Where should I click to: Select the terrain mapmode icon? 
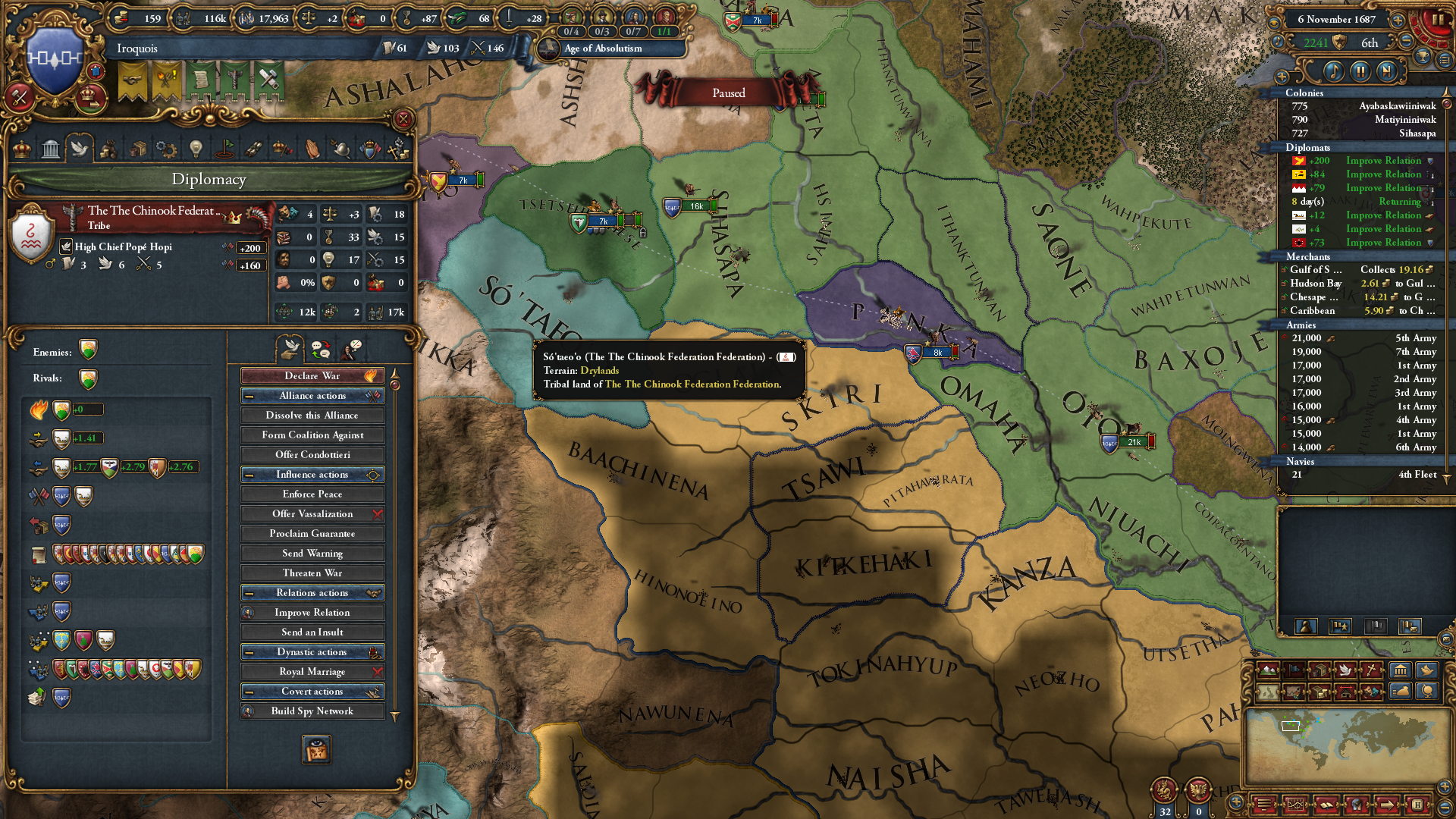point(1267,670)
